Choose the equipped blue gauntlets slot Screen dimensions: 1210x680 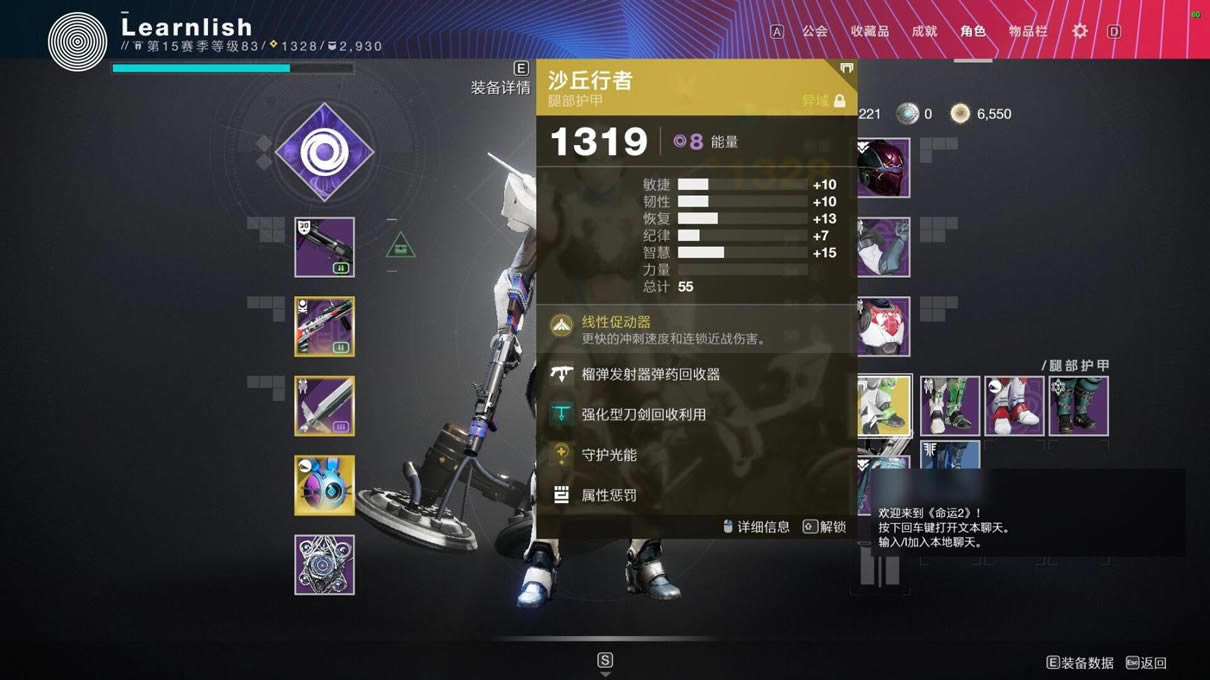pyautogui.click(x=884, y=247)
